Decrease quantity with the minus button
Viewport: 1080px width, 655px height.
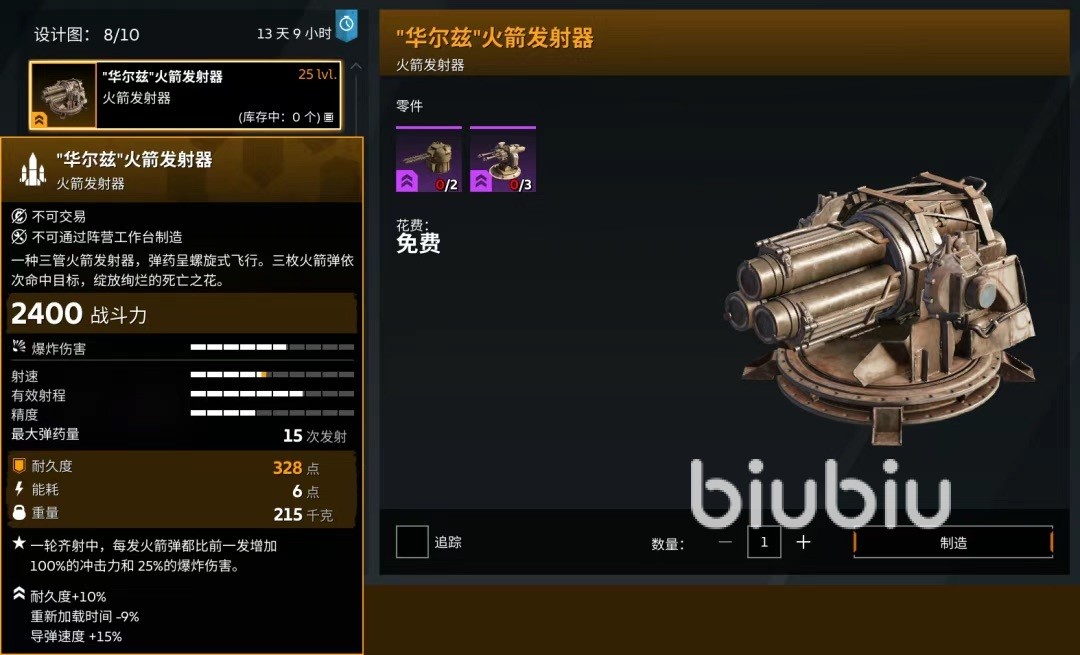(725, 542)
